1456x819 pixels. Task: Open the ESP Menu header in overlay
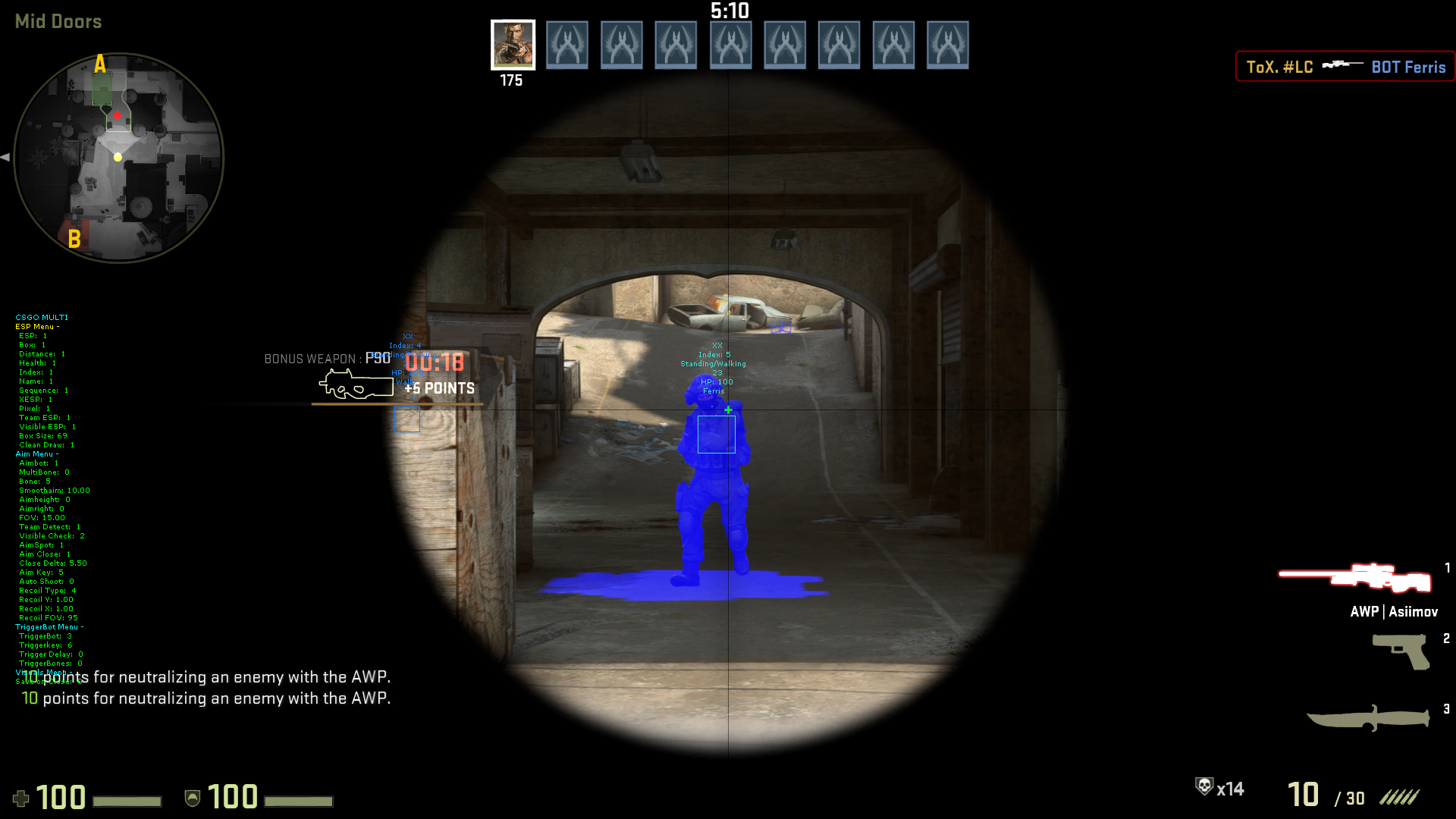pos(36,327)
